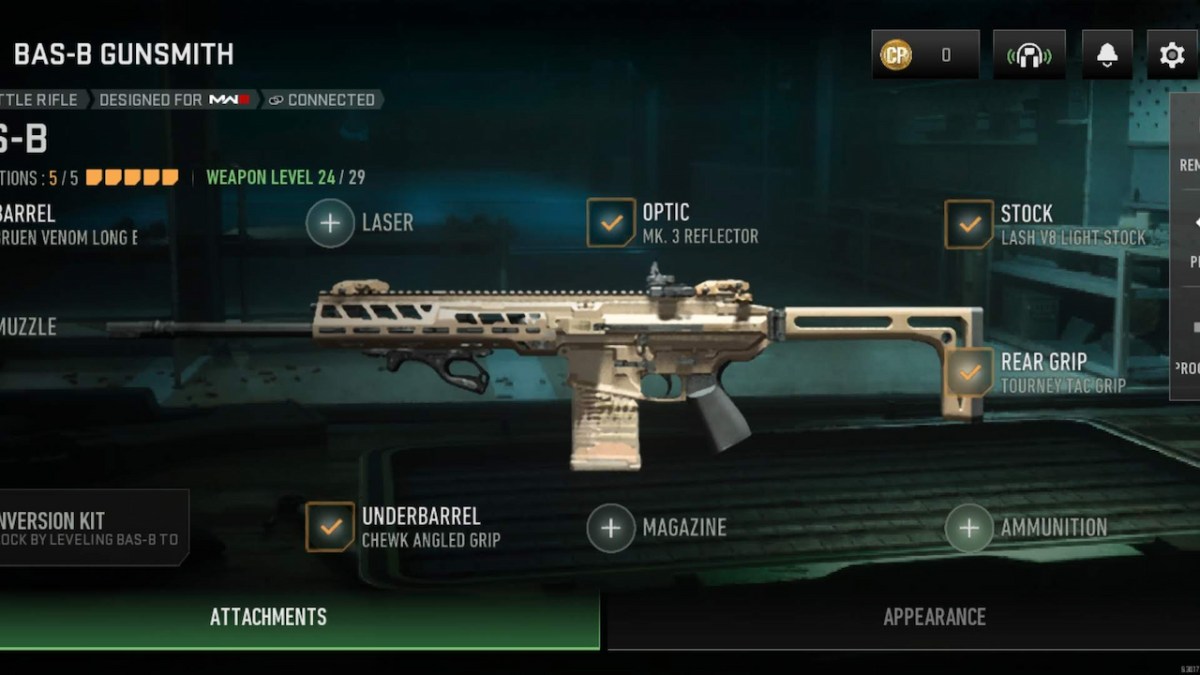Open the Conversion Kit panel
Viewport: 1200px width, 675px height.
pos(90,528)
